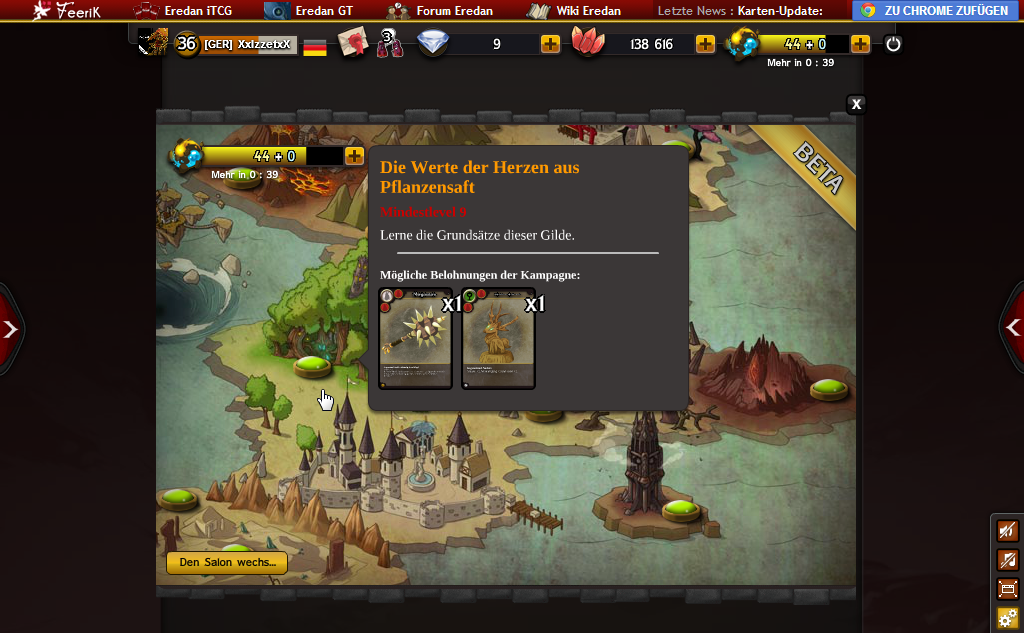Open the Wiki Eredan link
This screenshot has width=1024, height=633.
tap(576, 11)
